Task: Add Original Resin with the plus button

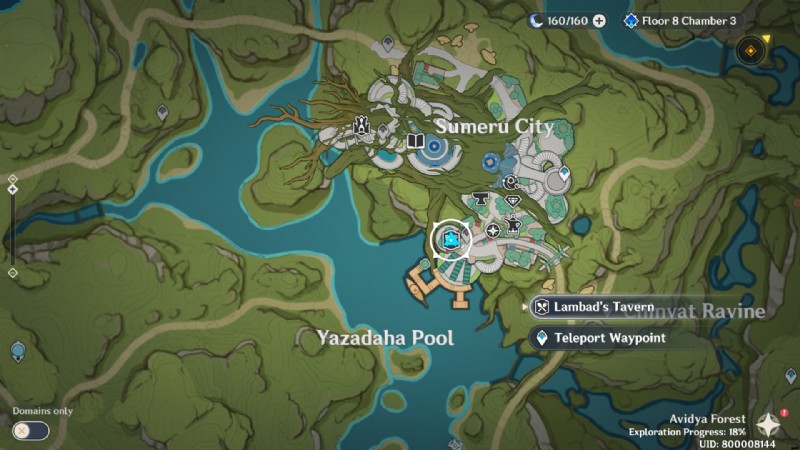Action: [599, 20]
